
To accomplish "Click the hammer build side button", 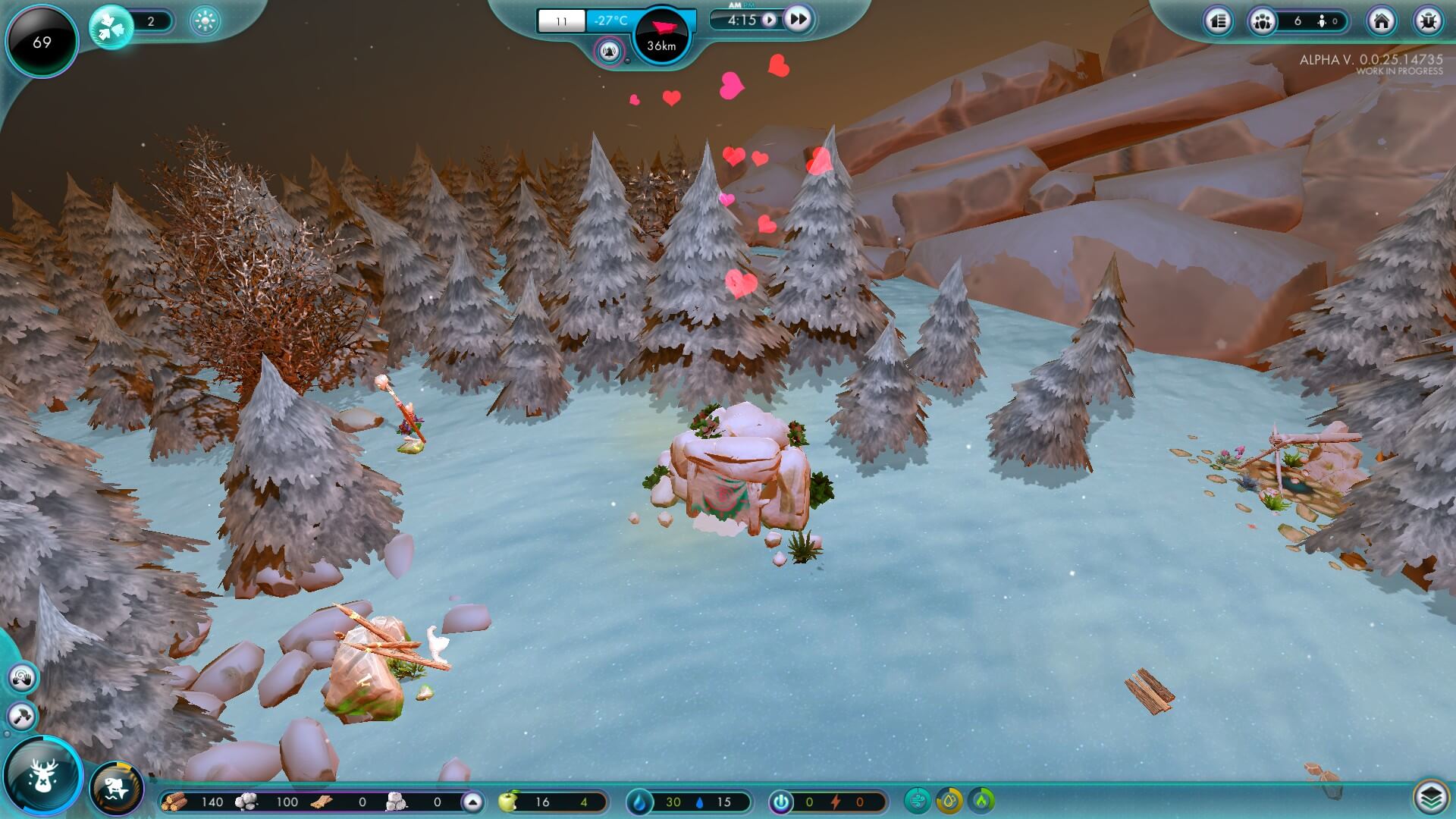I will coord(22,716).
